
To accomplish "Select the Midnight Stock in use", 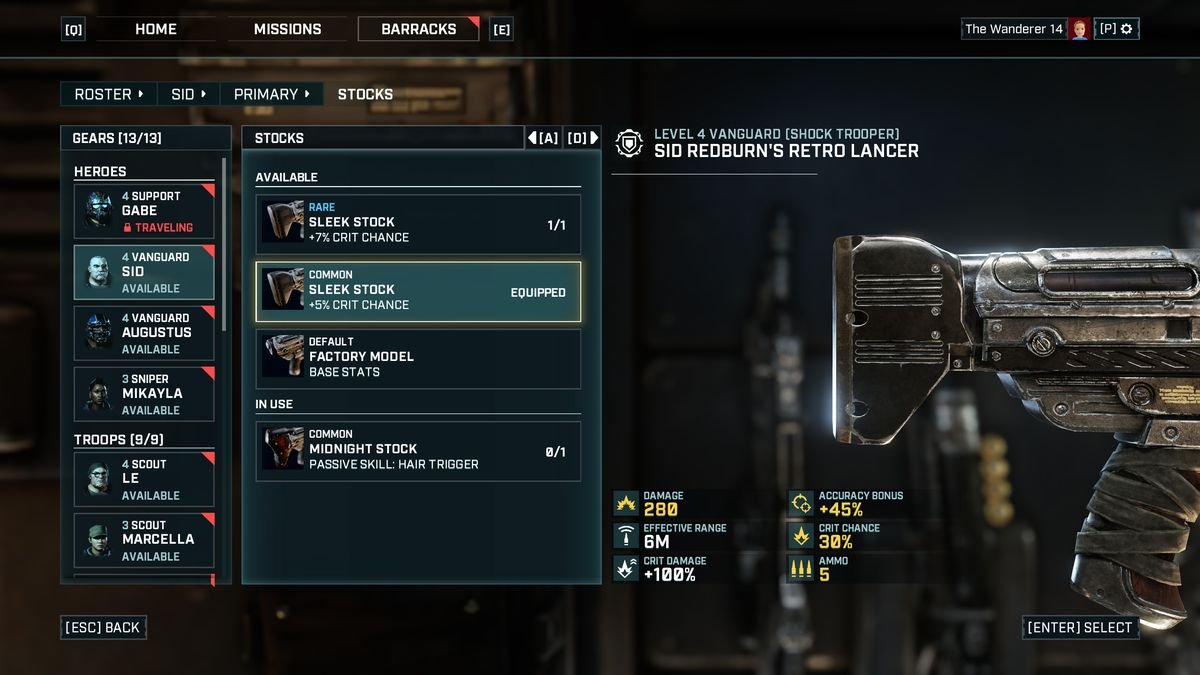I will [x=418, y=451].
